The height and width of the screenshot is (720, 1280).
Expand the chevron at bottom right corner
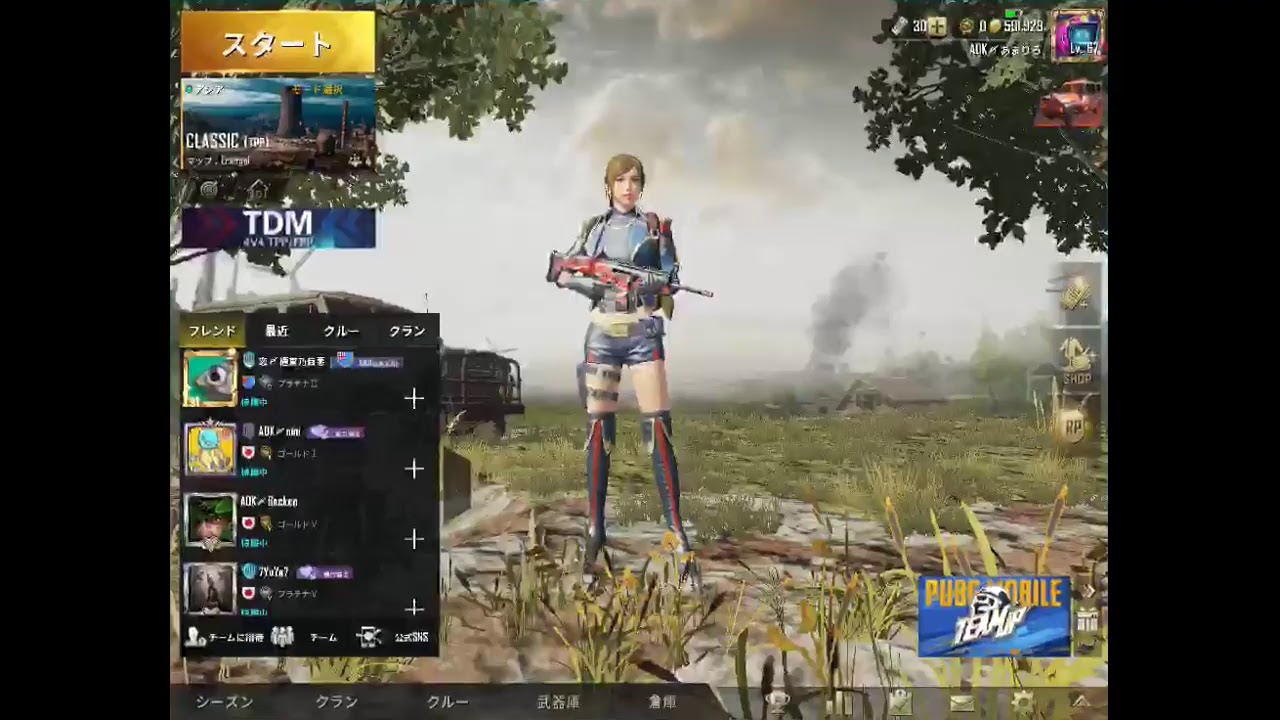coord(1083,702)
